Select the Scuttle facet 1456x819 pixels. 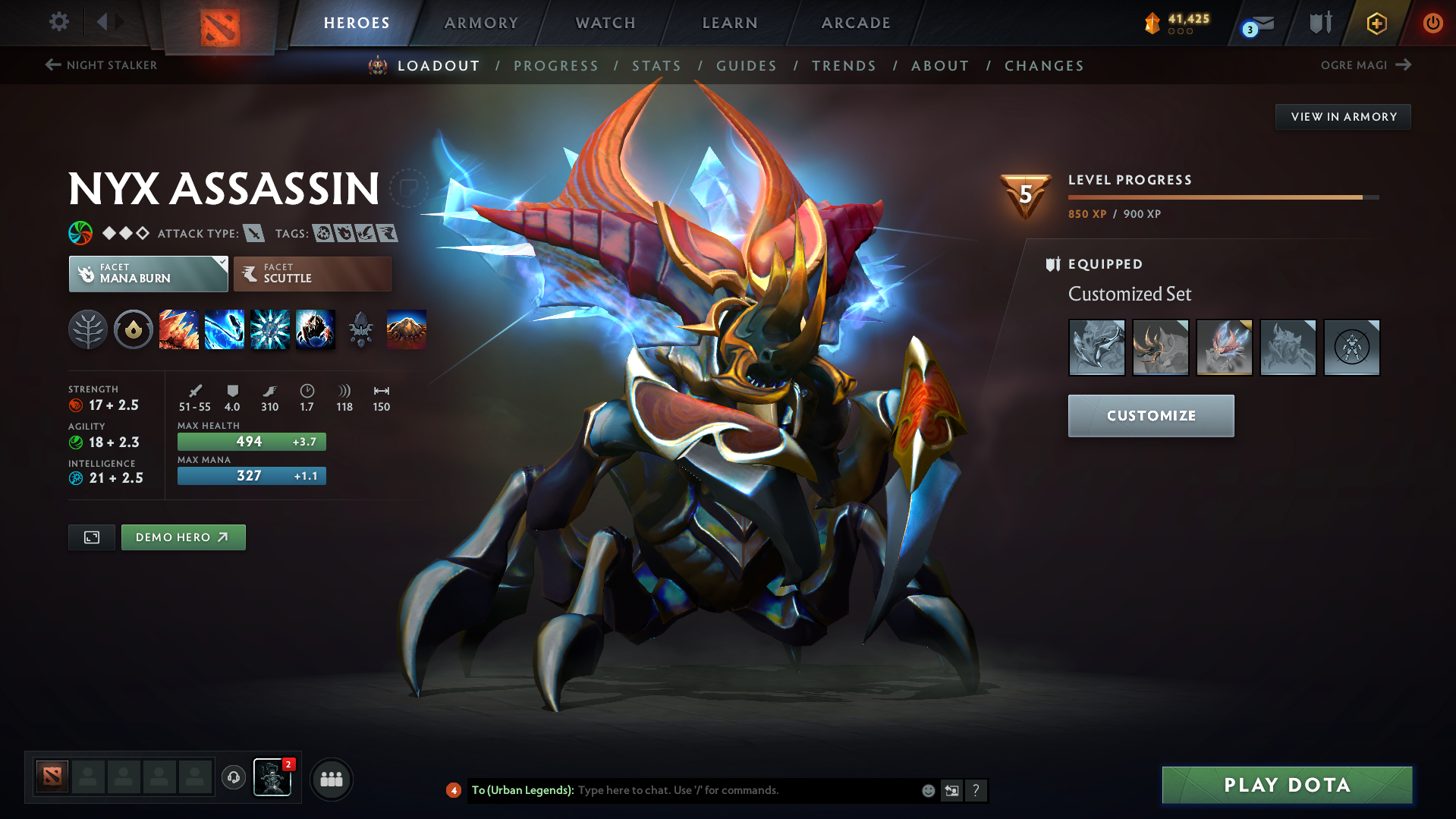coord(312,273)
